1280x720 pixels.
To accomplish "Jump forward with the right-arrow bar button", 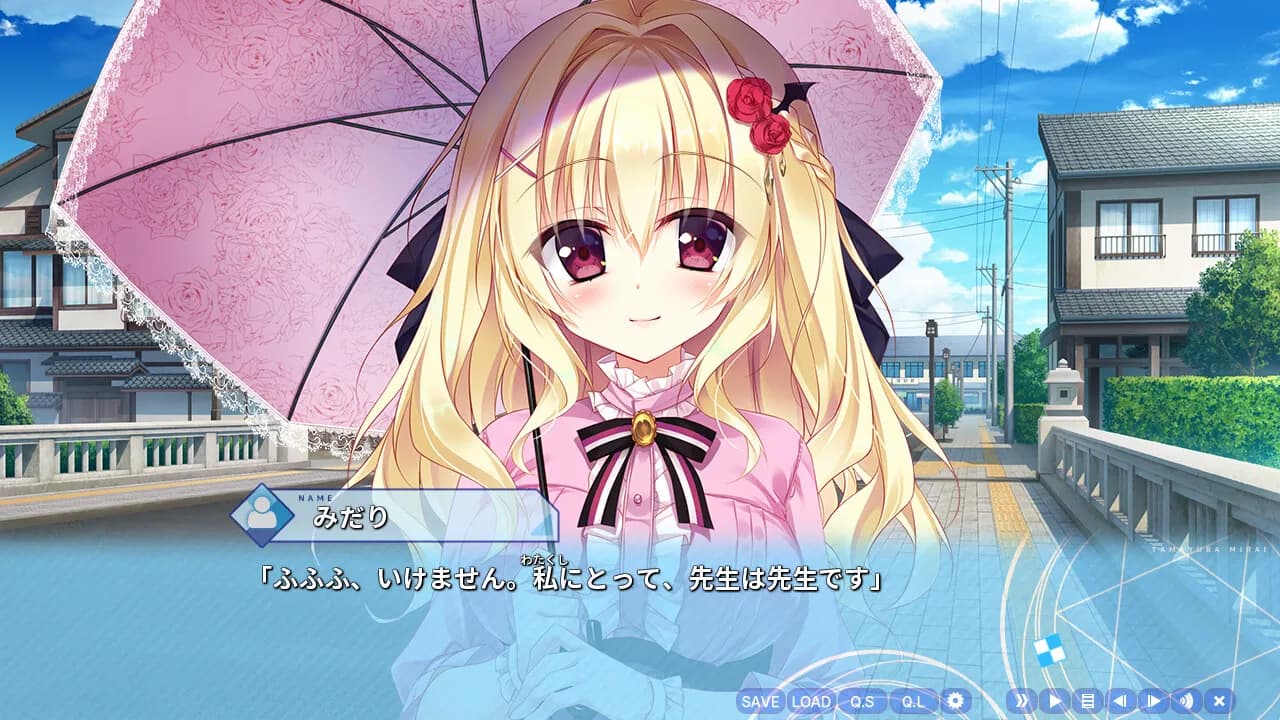I will [1153, 701].
